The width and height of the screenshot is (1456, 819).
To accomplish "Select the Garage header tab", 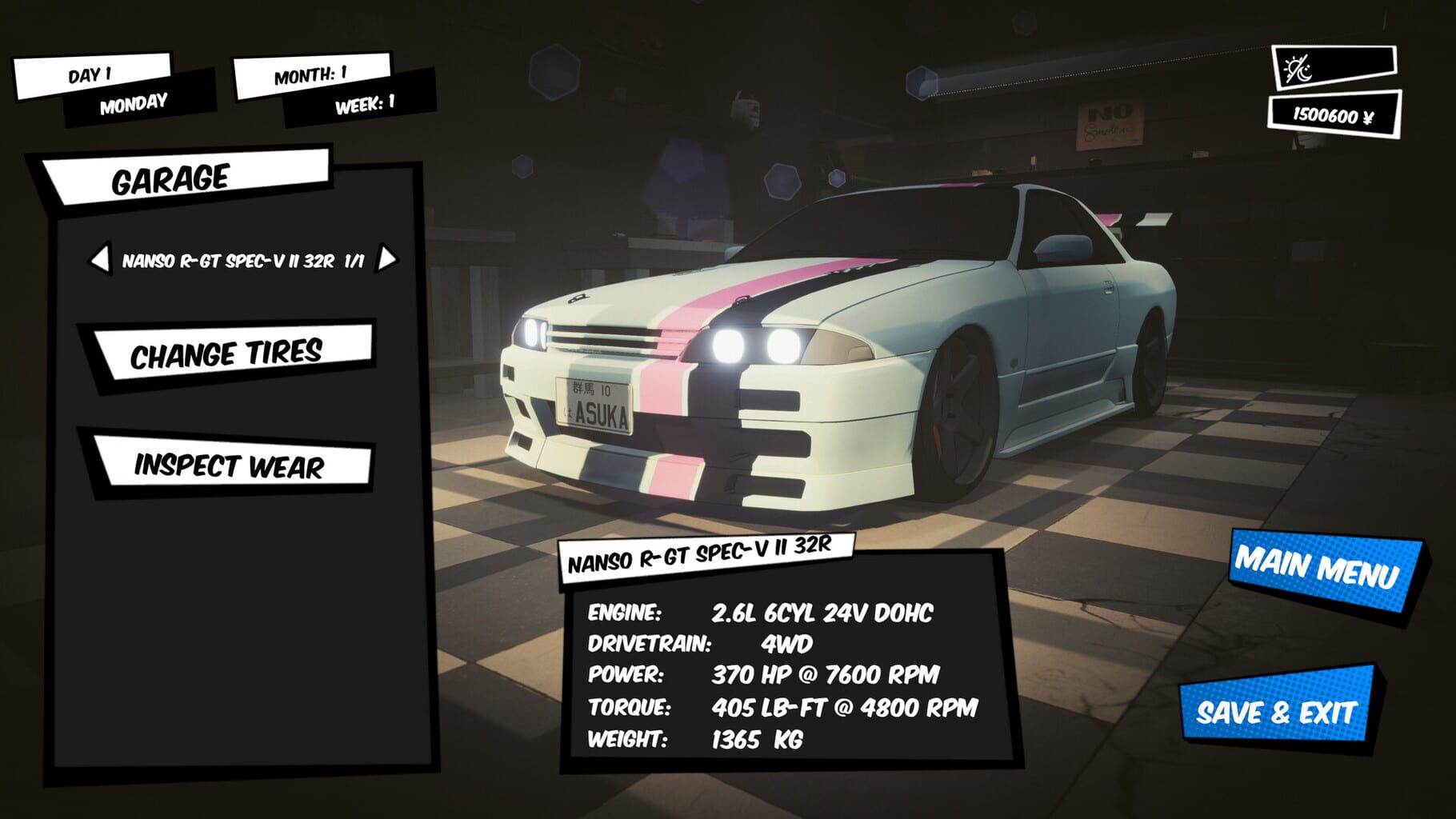I will [172, 178].
